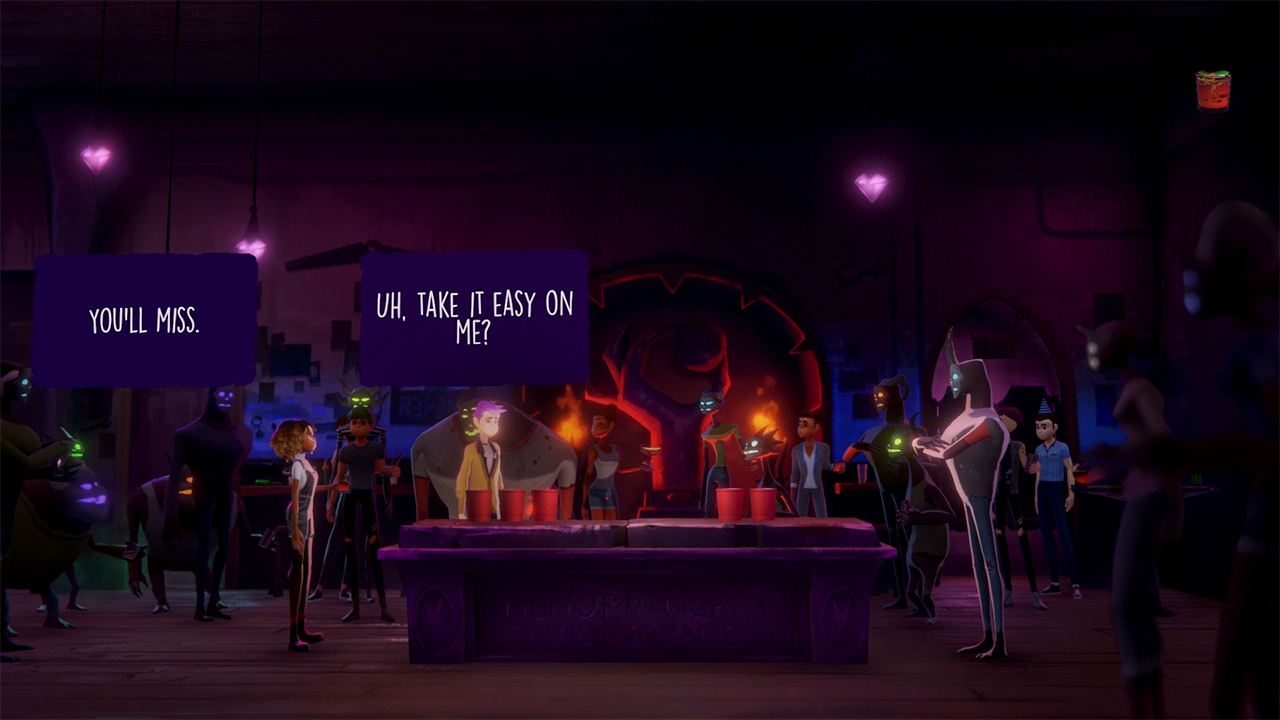This screenshot has width=1280, height=720.
Task: Click the beer pong table star emblem
Action: pyautogui.click(x=435, y=612)
